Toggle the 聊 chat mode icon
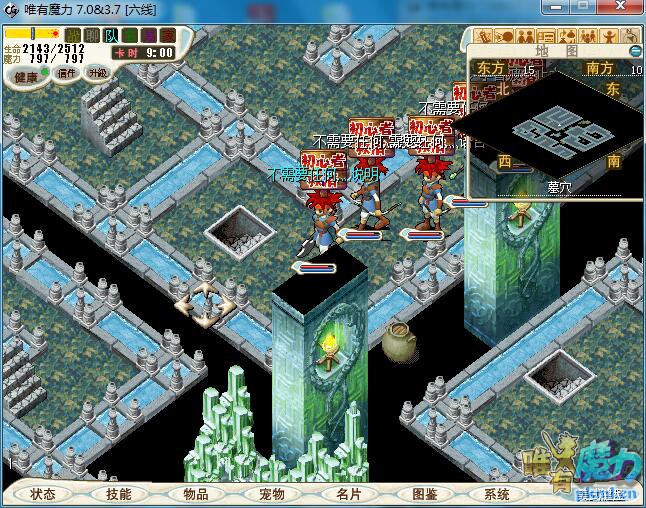The width and height of the screenshot is (646, 508). coord(92,36)
